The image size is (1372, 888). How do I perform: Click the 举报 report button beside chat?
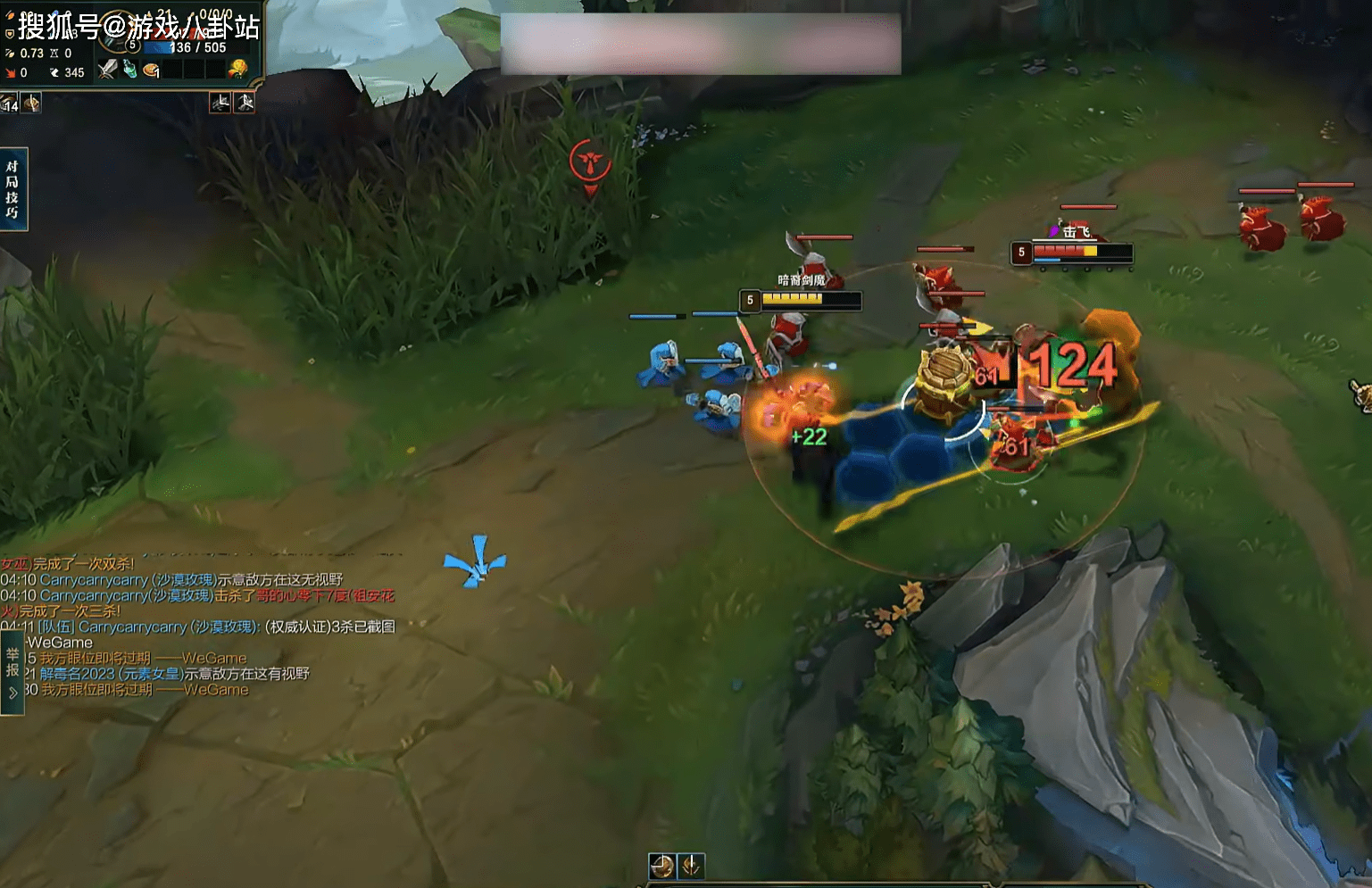(x=12, y=662)
